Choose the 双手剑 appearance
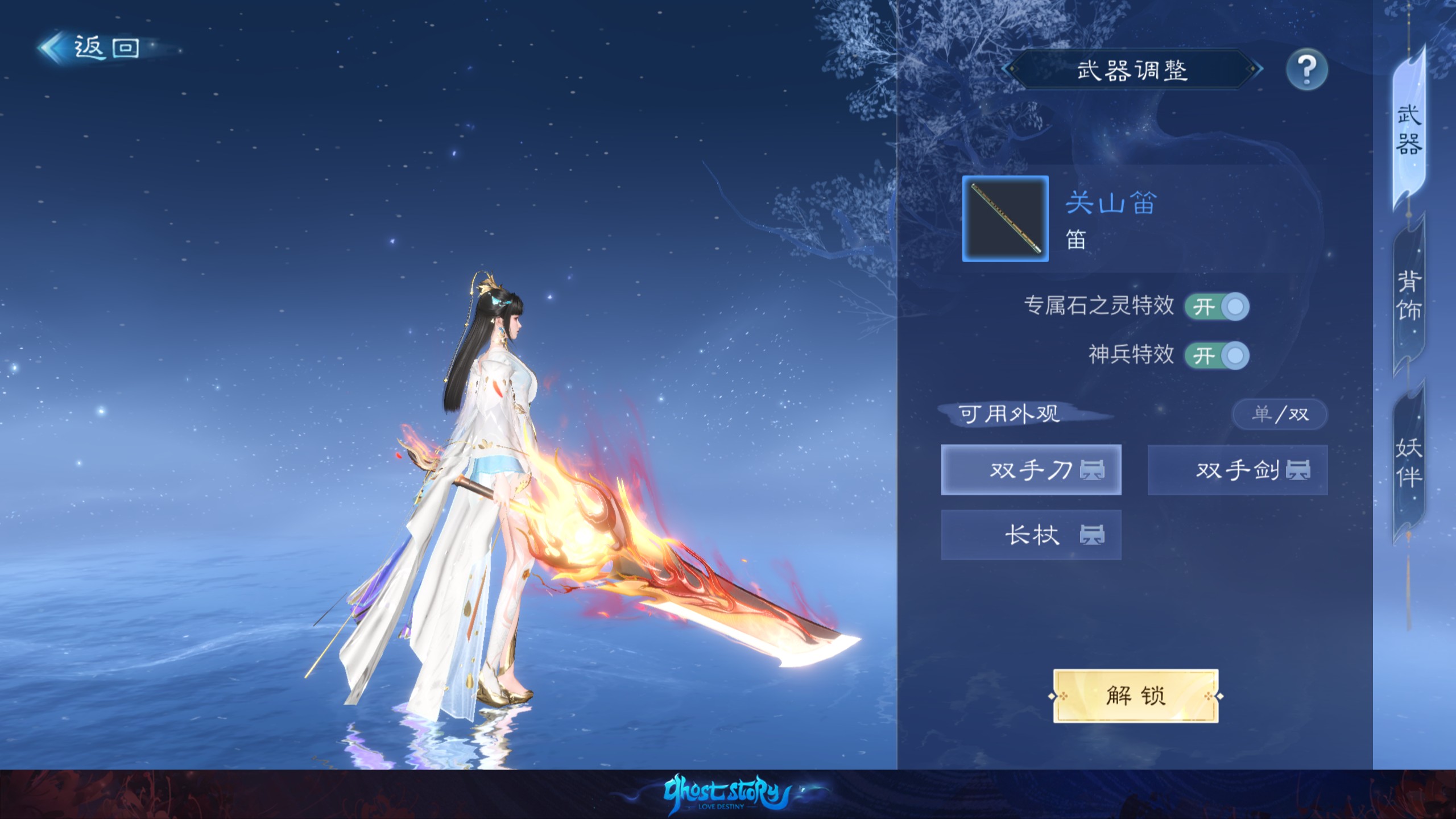 pyautogui.click(x=1238, y=470)
